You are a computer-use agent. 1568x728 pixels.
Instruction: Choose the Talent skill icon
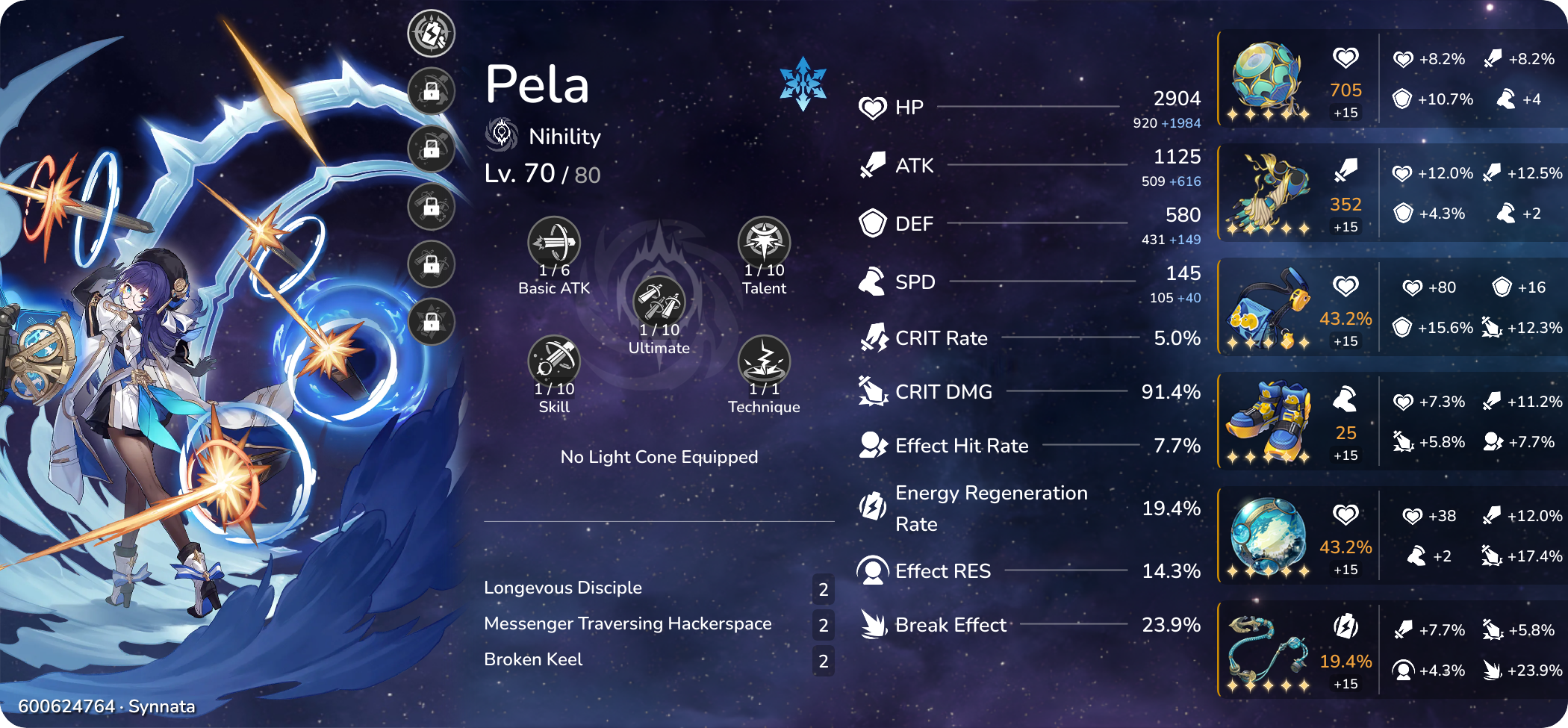tap(764, 242)
